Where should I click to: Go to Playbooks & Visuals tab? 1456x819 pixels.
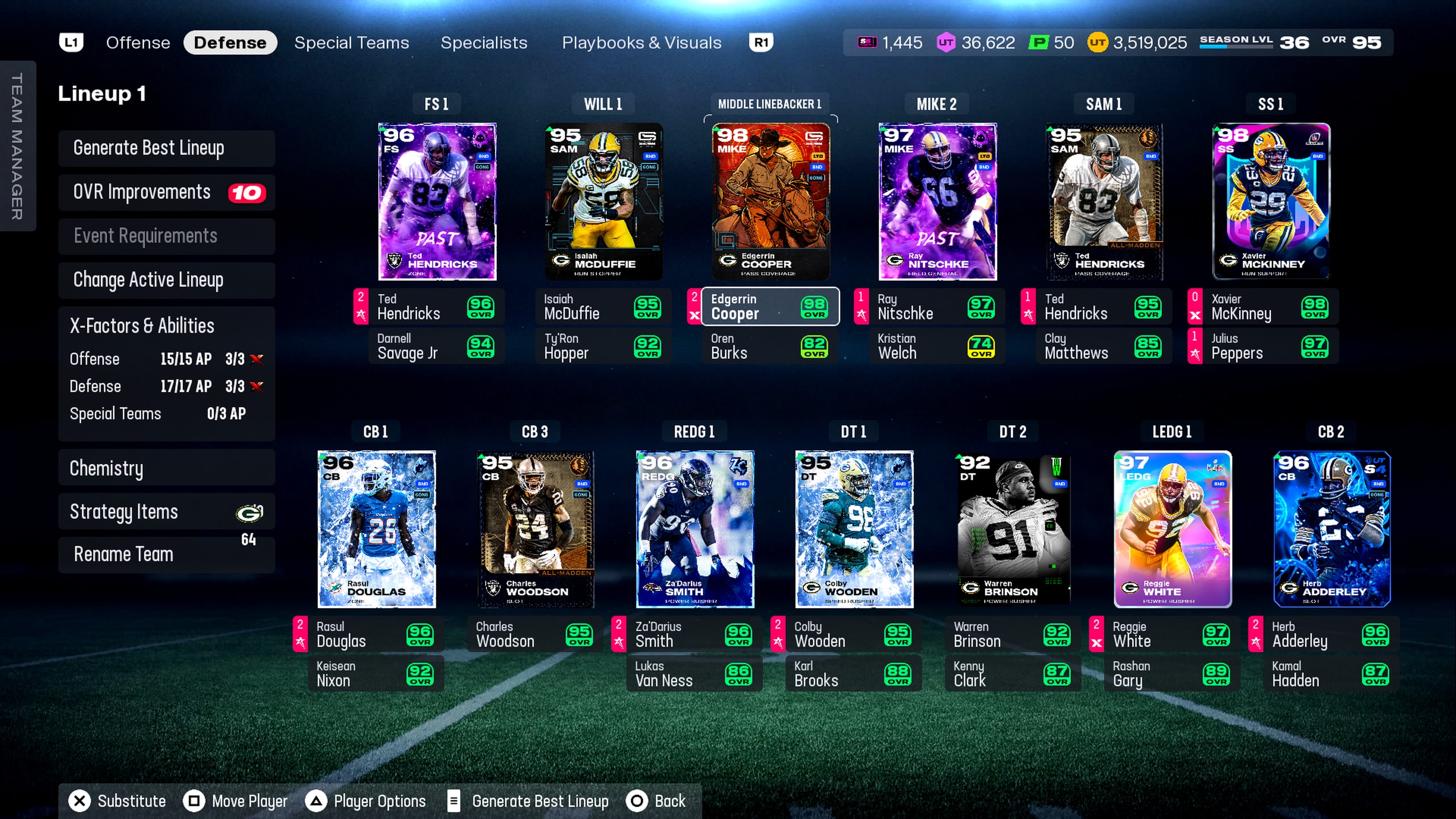point(641,43)
